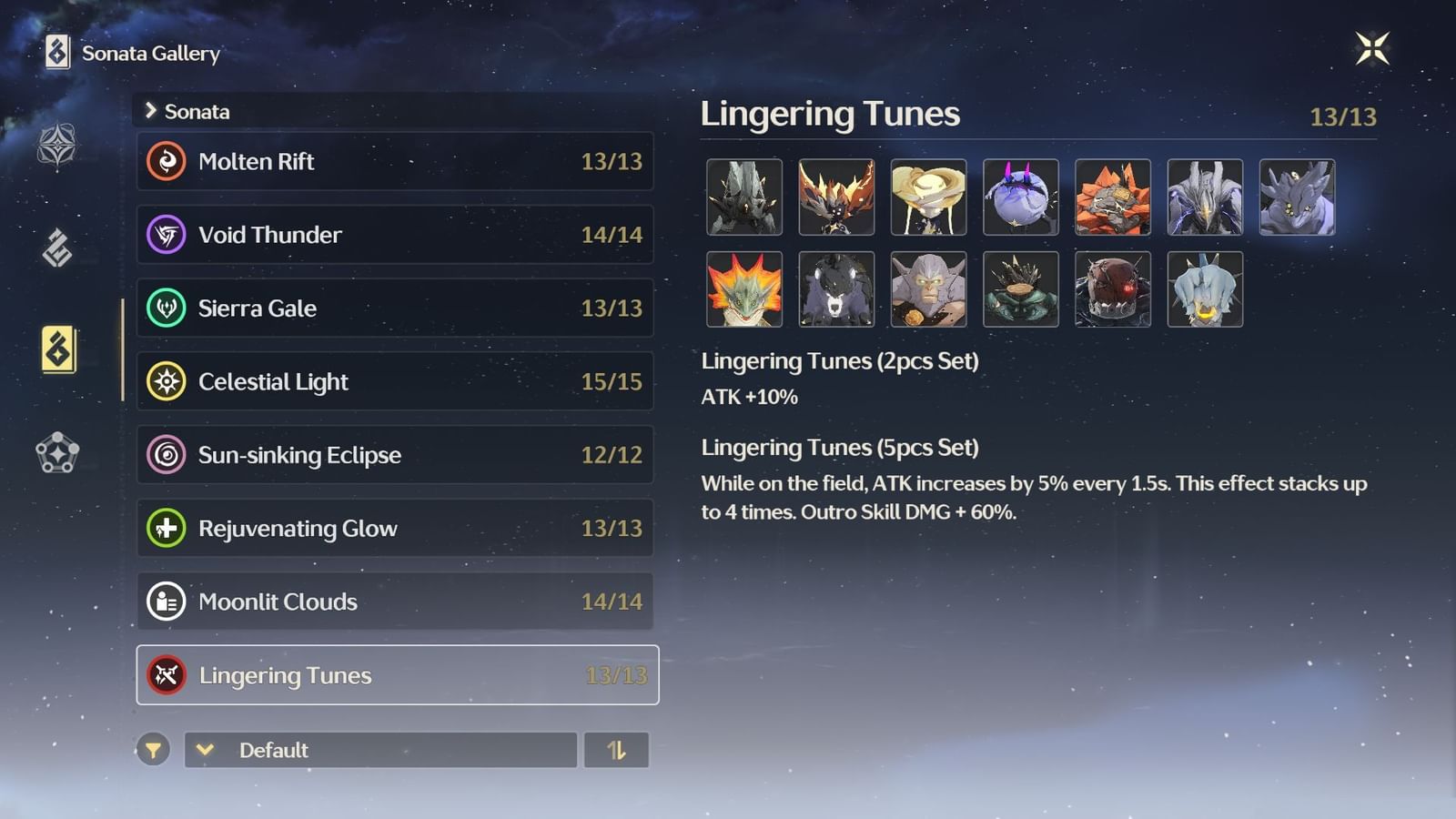1456x819 pixels.
Task: Select the Sun-sinking Eclipse icon
Action: tap(167, 455)
